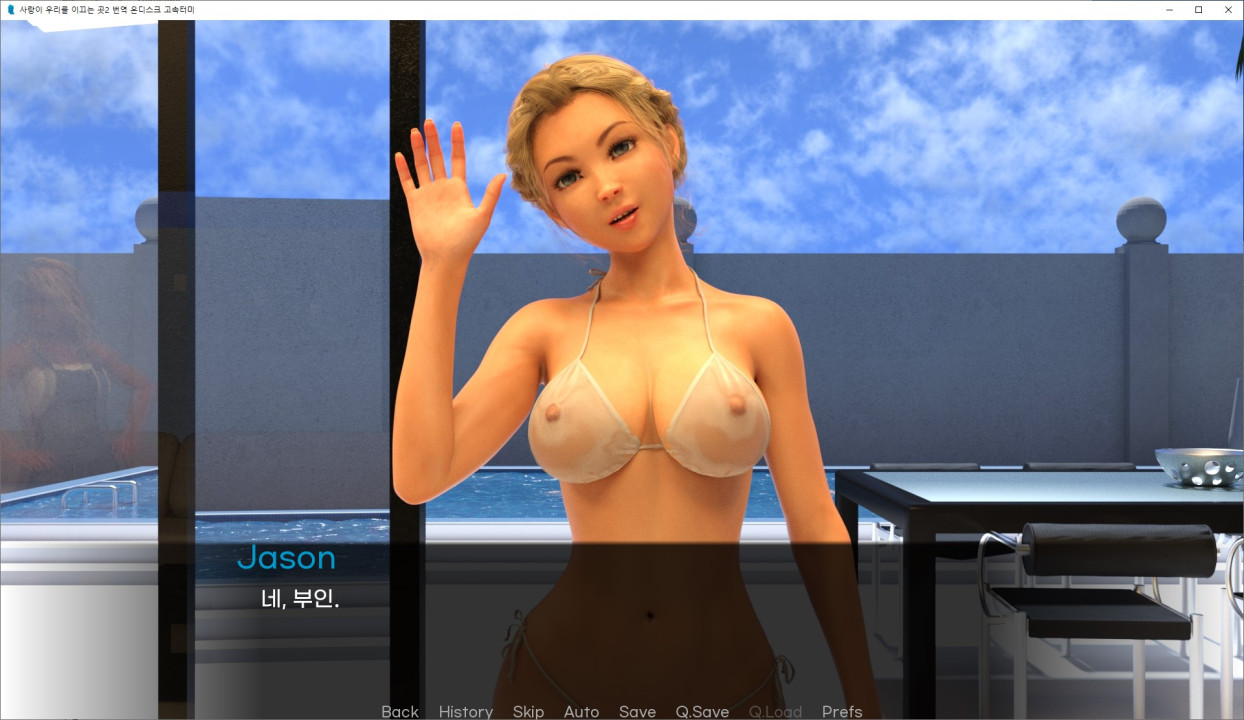Open the dialogue History log
Image resolution: width=1244 pixels, height=720 pixels.
[465, 711]
